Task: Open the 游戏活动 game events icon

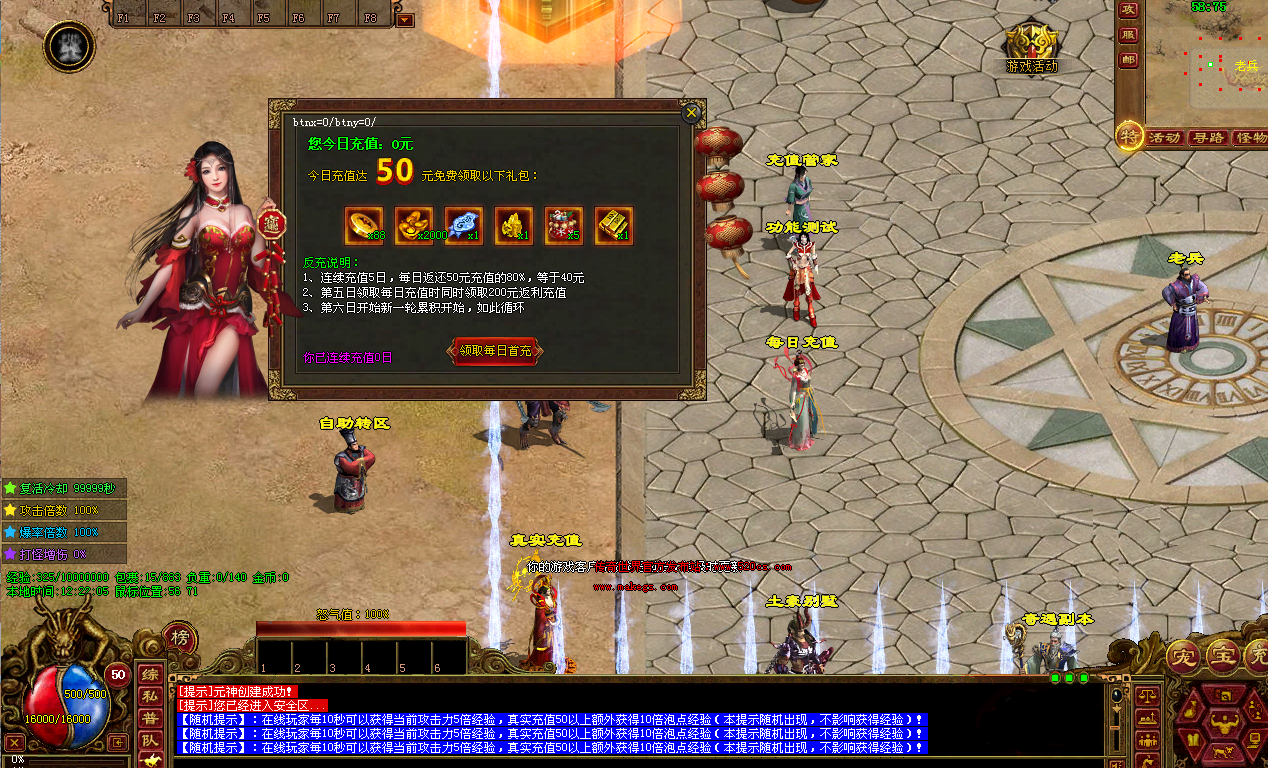Action: pos(1032,45)
